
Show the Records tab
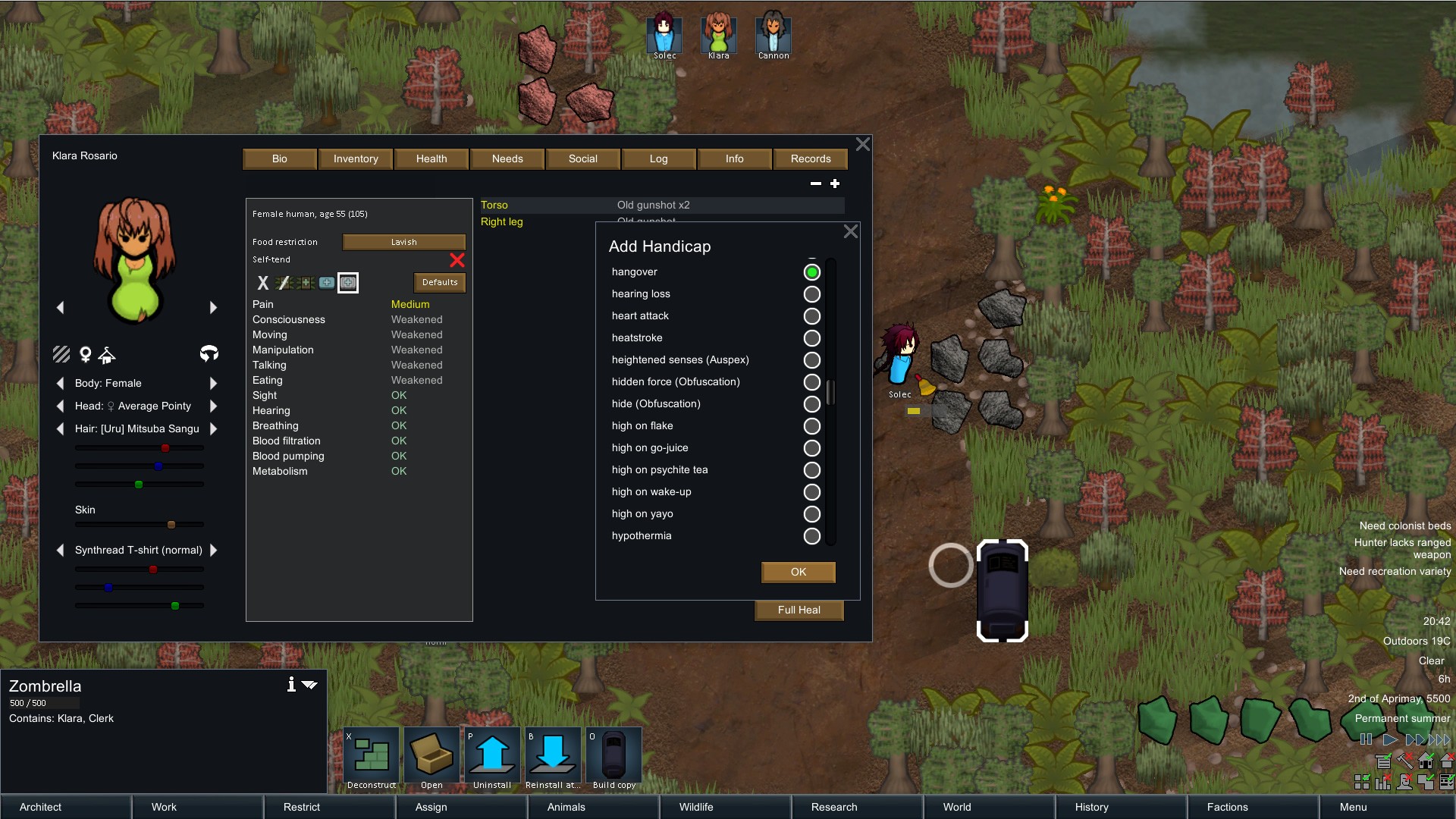[x=810, y=158]
